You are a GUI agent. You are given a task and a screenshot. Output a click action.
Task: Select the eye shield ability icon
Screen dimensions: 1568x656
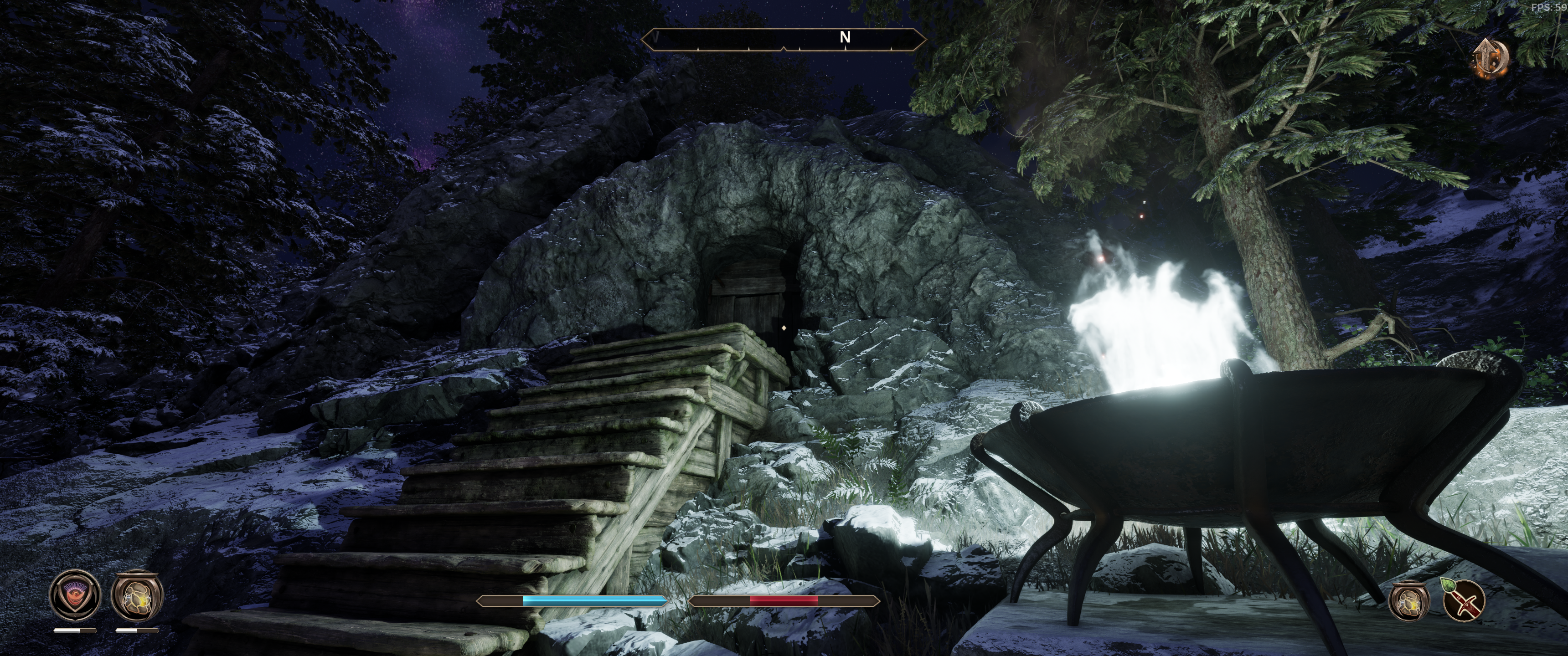(76, 594)
